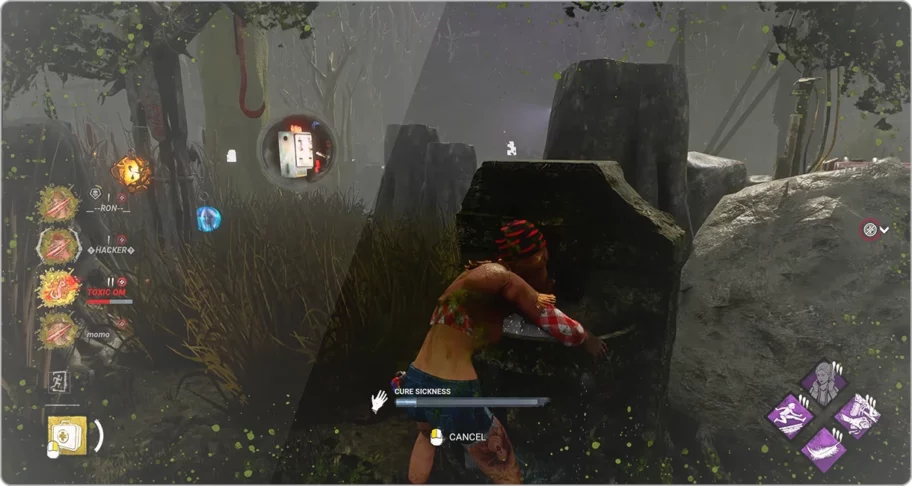Click the --RON-- survivor portrait
912x486 pixels.
pos(58,204)
